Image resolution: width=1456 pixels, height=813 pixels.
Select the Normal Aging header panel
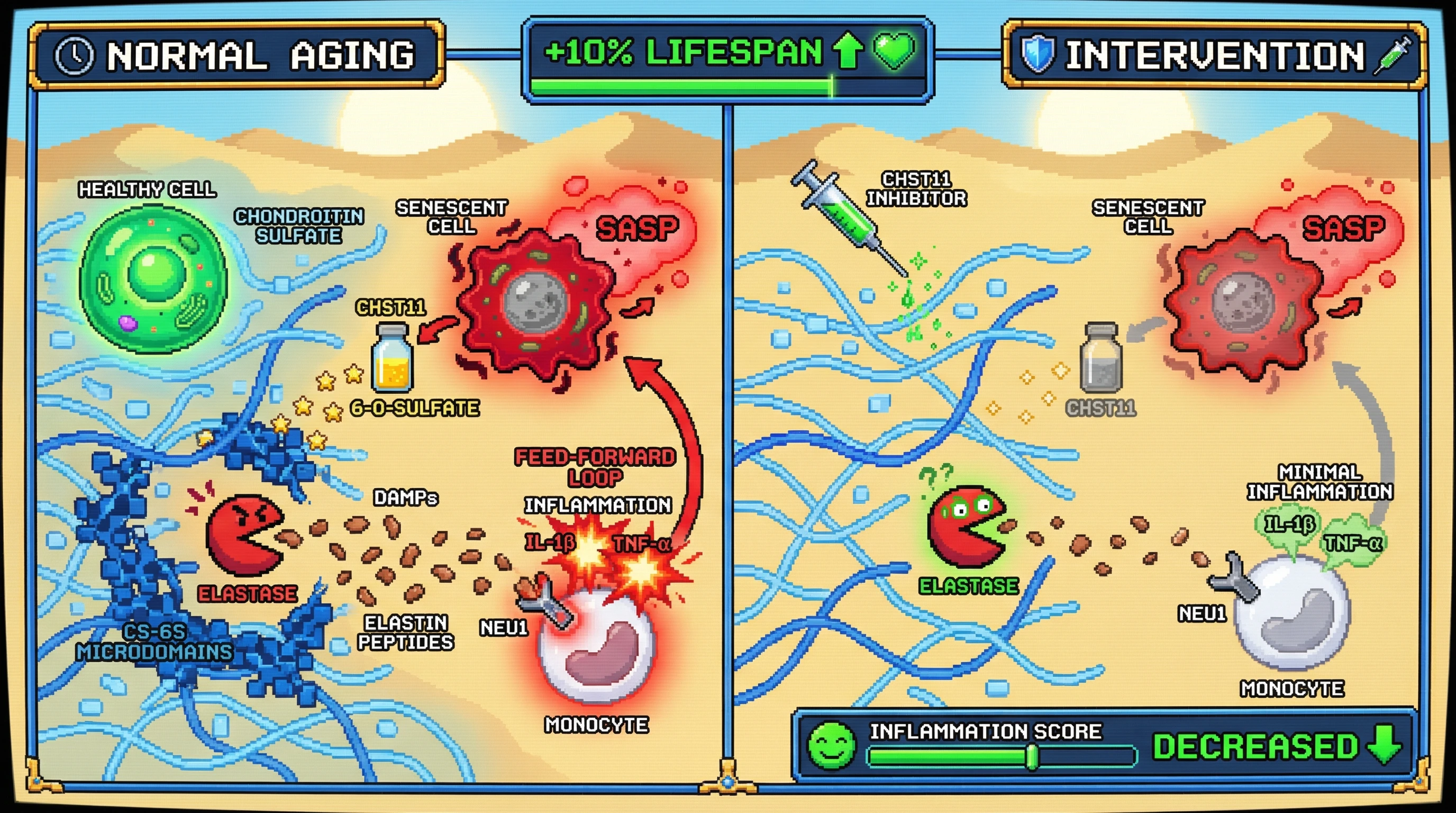(x=236, y=56)
